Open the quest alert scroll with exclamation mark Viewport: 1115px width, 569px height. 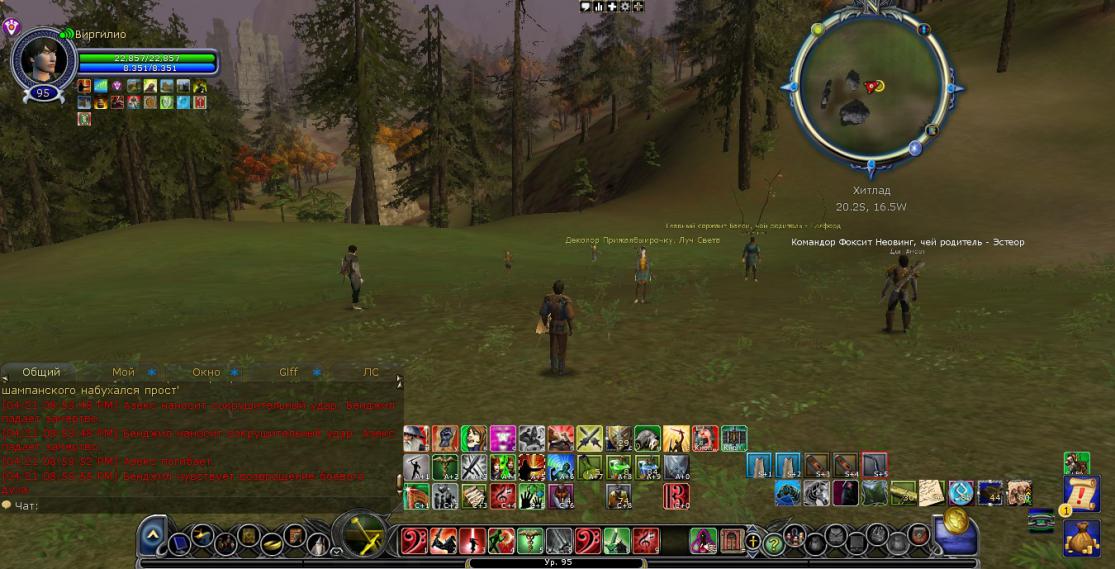[x=1081, y=495]
